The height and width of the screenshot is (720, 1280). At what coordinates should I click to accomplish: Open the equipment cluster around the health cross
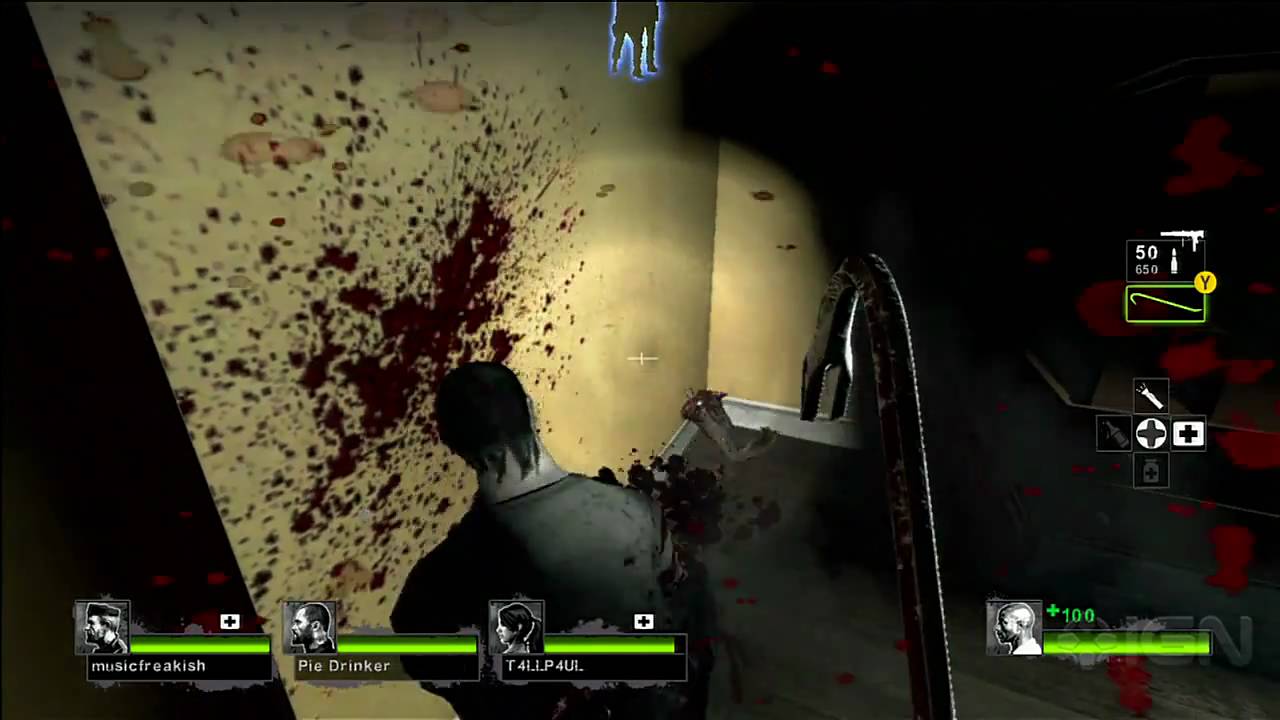(1151, 432)
